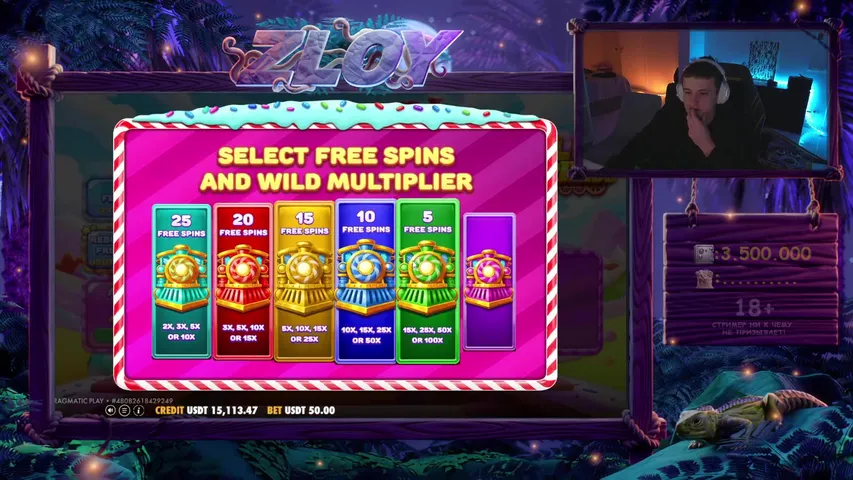Pick the purple mystery train card
The image size is (853, 480).
click(x=489, y=281)
